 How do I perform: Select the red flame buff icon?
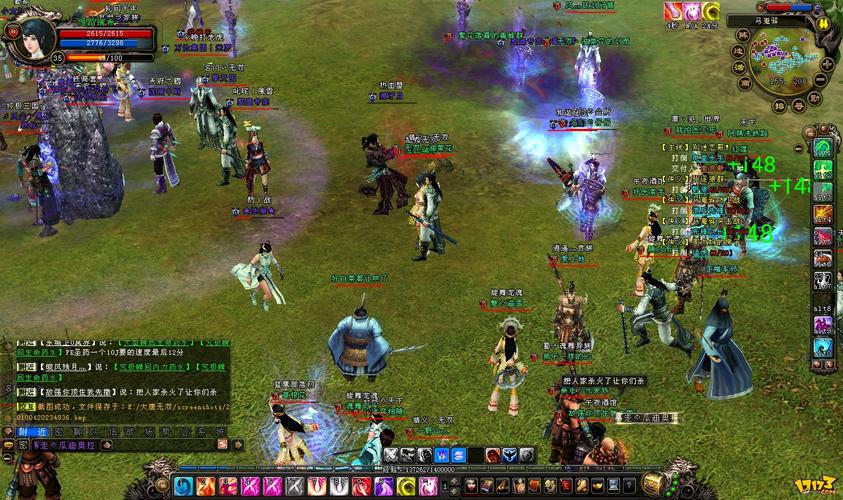672,11
